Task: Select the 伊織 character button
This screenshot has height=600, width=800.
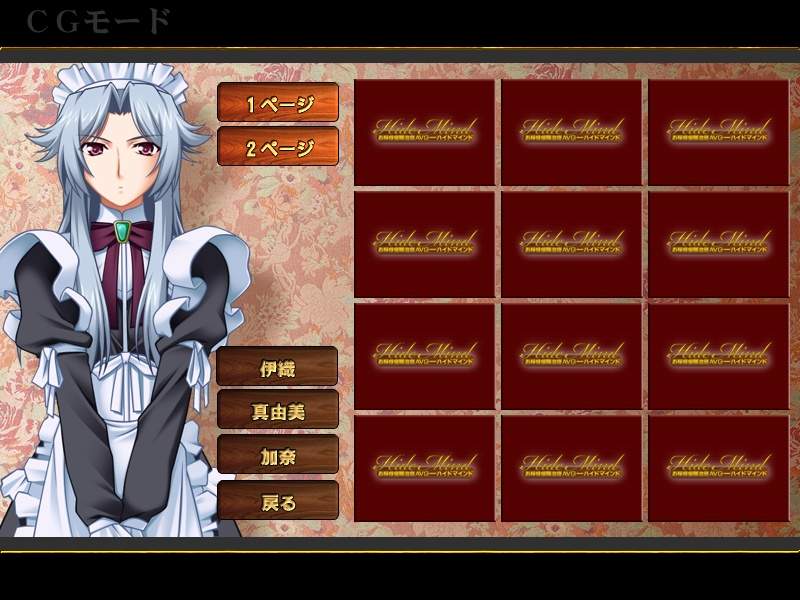Action: pos(278,367)
